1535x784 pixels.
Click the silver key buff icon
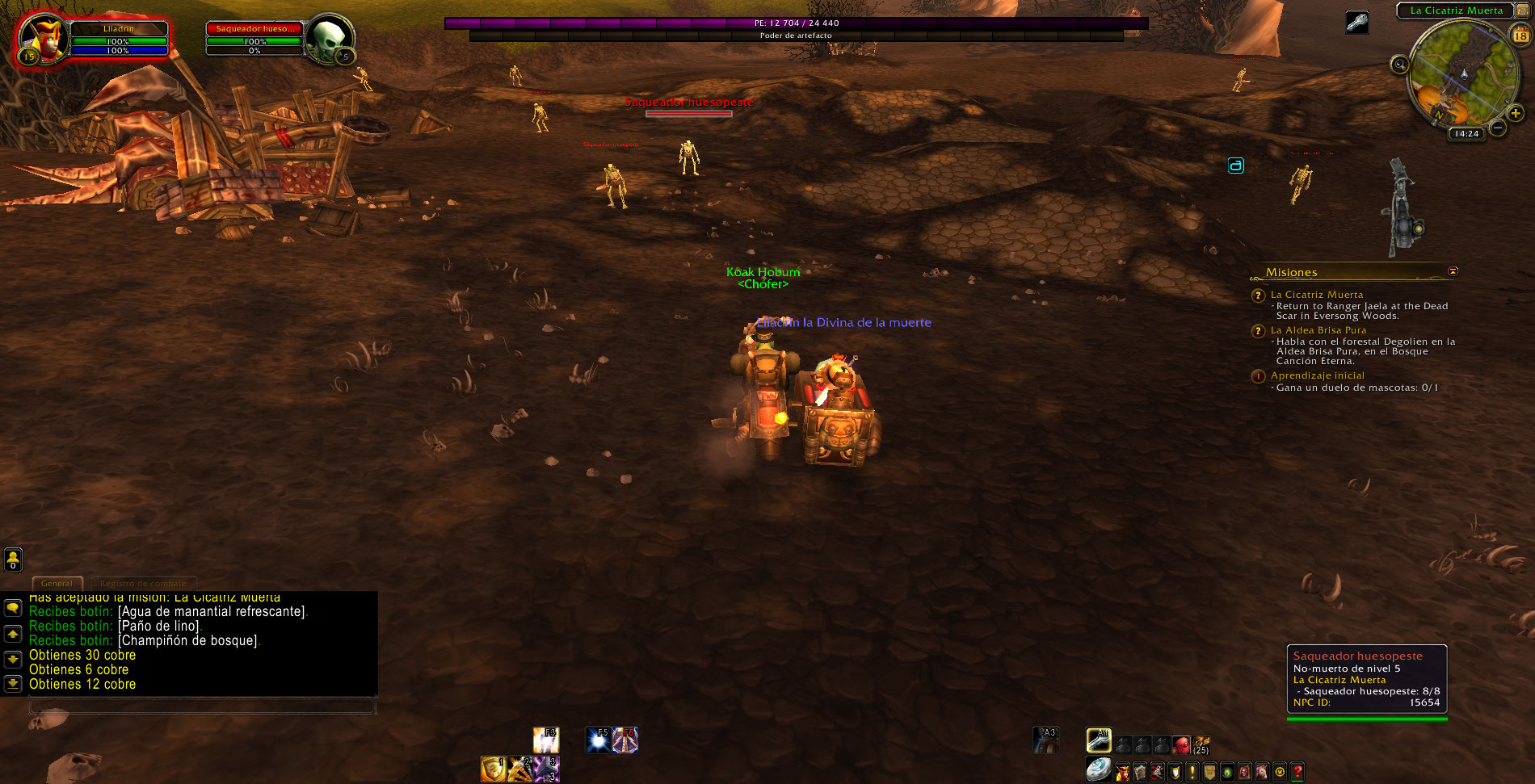(1356, 22)
